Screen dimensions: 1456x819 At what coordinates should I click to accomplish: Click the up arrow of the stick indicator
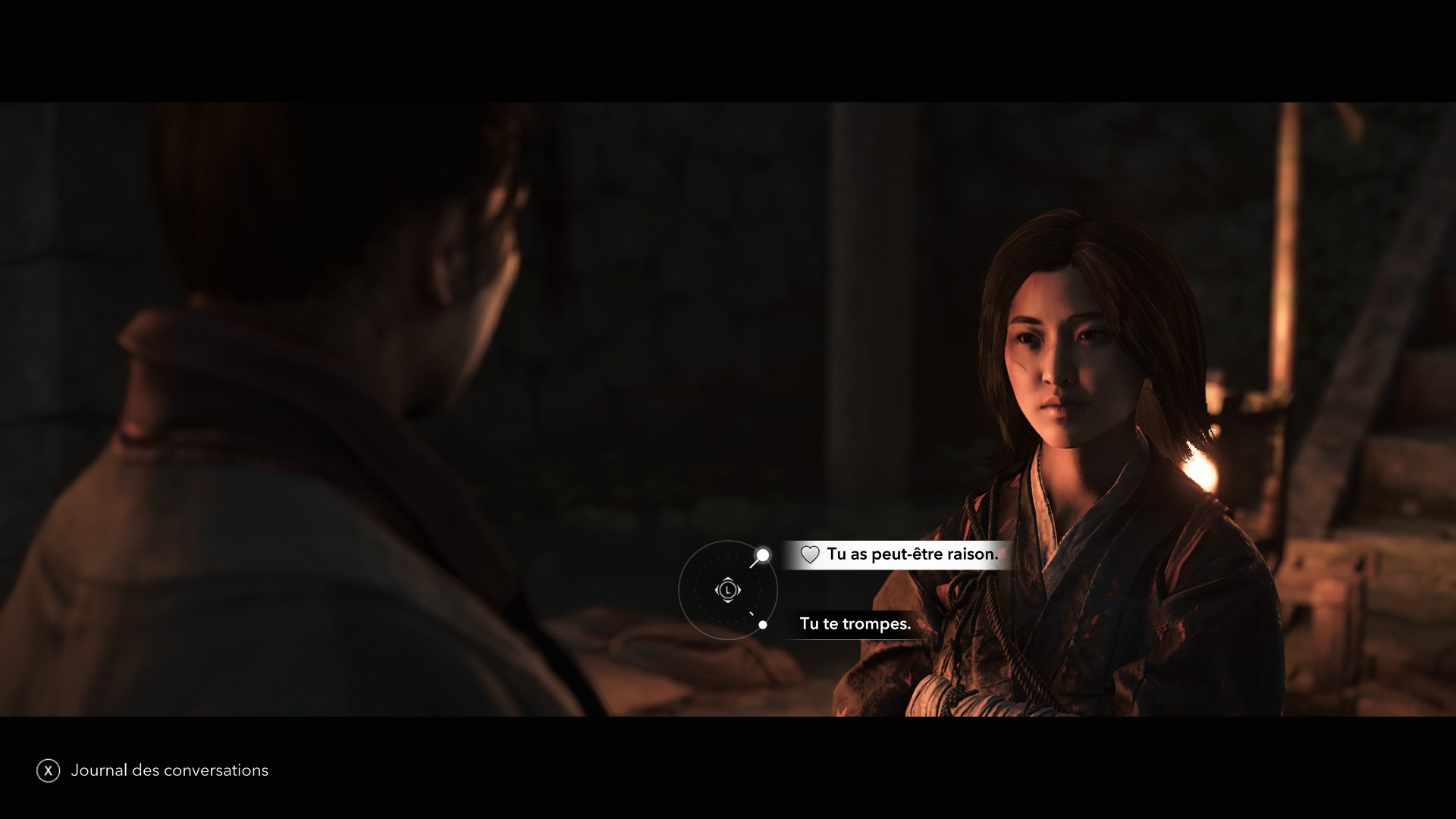(728, 579)
